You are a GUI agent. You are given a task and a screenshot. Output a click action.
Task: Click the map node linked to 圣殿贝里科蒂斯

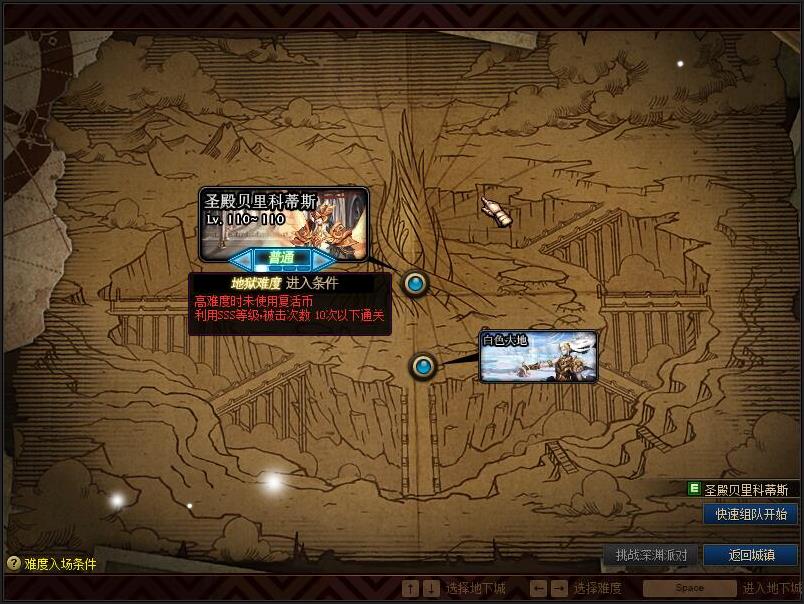tap(416, 284)
